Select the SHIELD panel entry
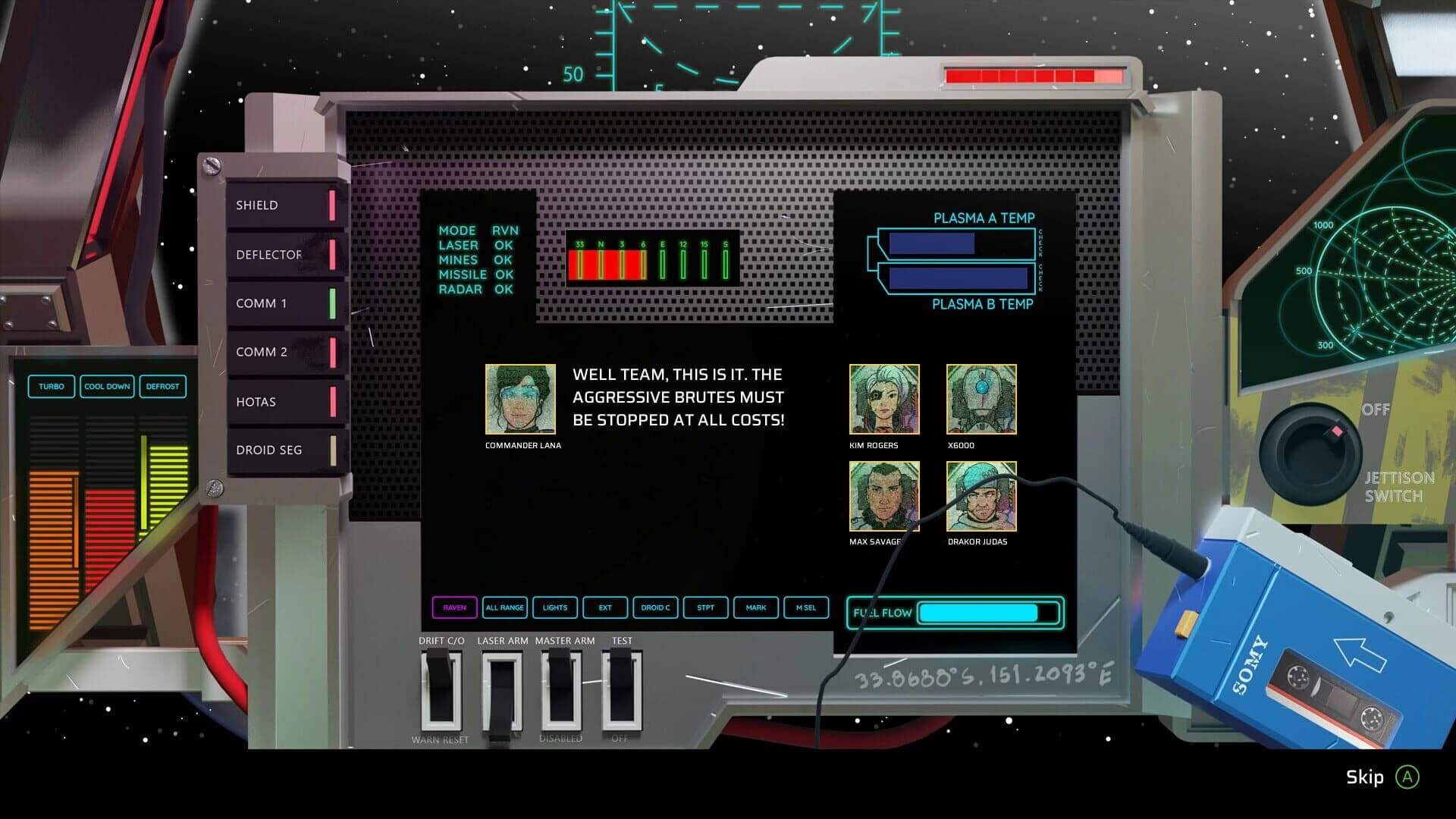This screenshot has height=819, width=1456. click(284, 204)
